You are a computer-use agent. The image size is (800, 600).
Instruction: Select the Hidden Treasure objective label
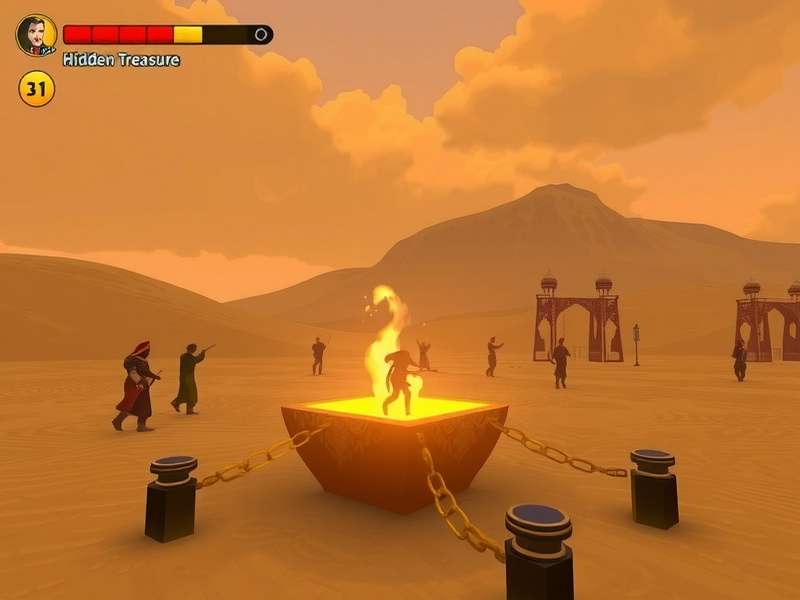click(x=121, y=60)
